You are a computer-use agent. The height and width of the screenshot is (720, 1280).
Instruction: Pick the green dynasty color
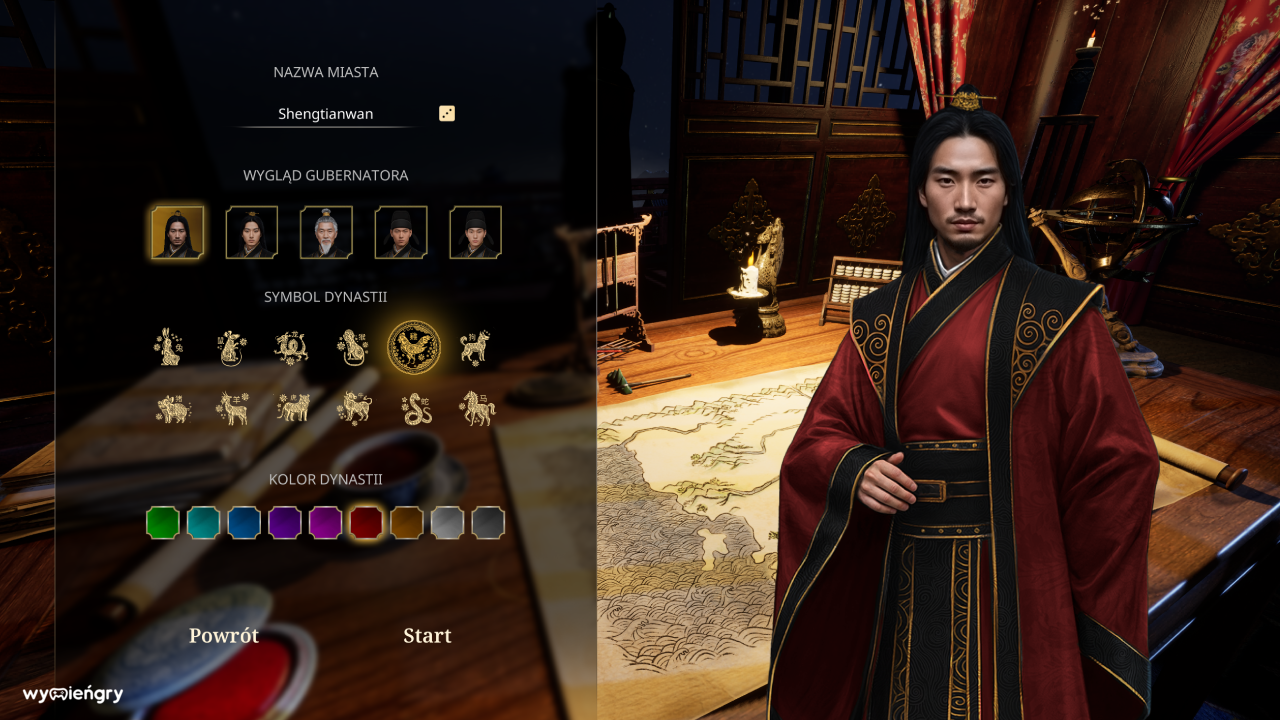coord(163,521)
